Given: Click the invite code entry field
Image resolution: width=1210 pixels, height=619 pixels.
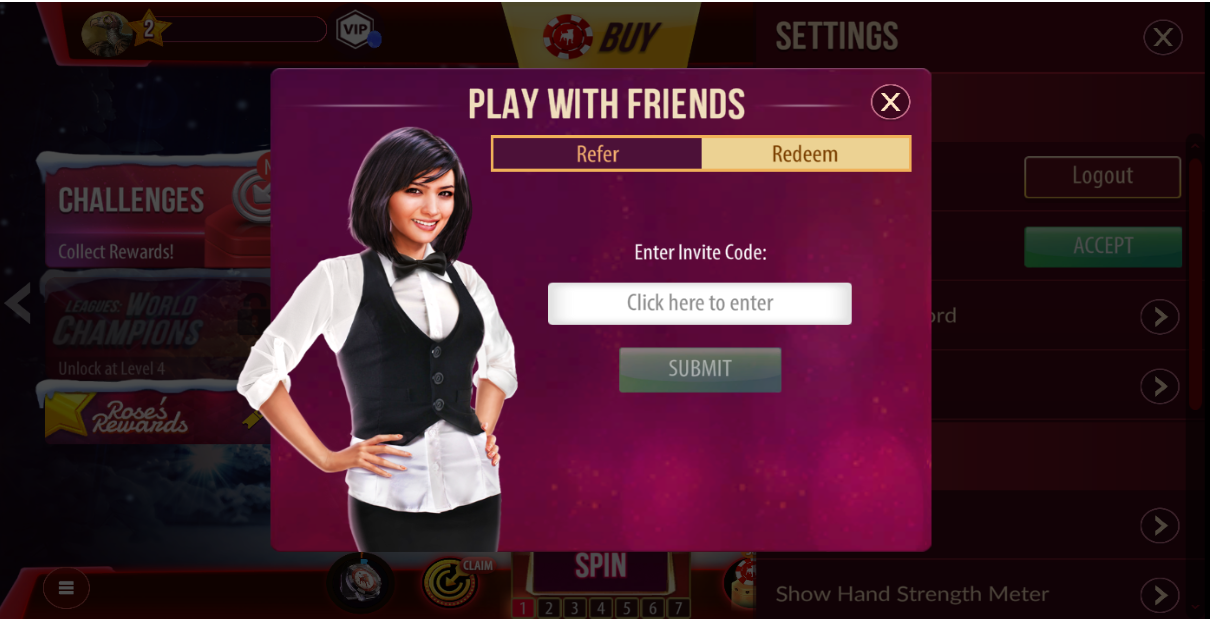Looking at the screenshot, I should click(x=700, y=303).
